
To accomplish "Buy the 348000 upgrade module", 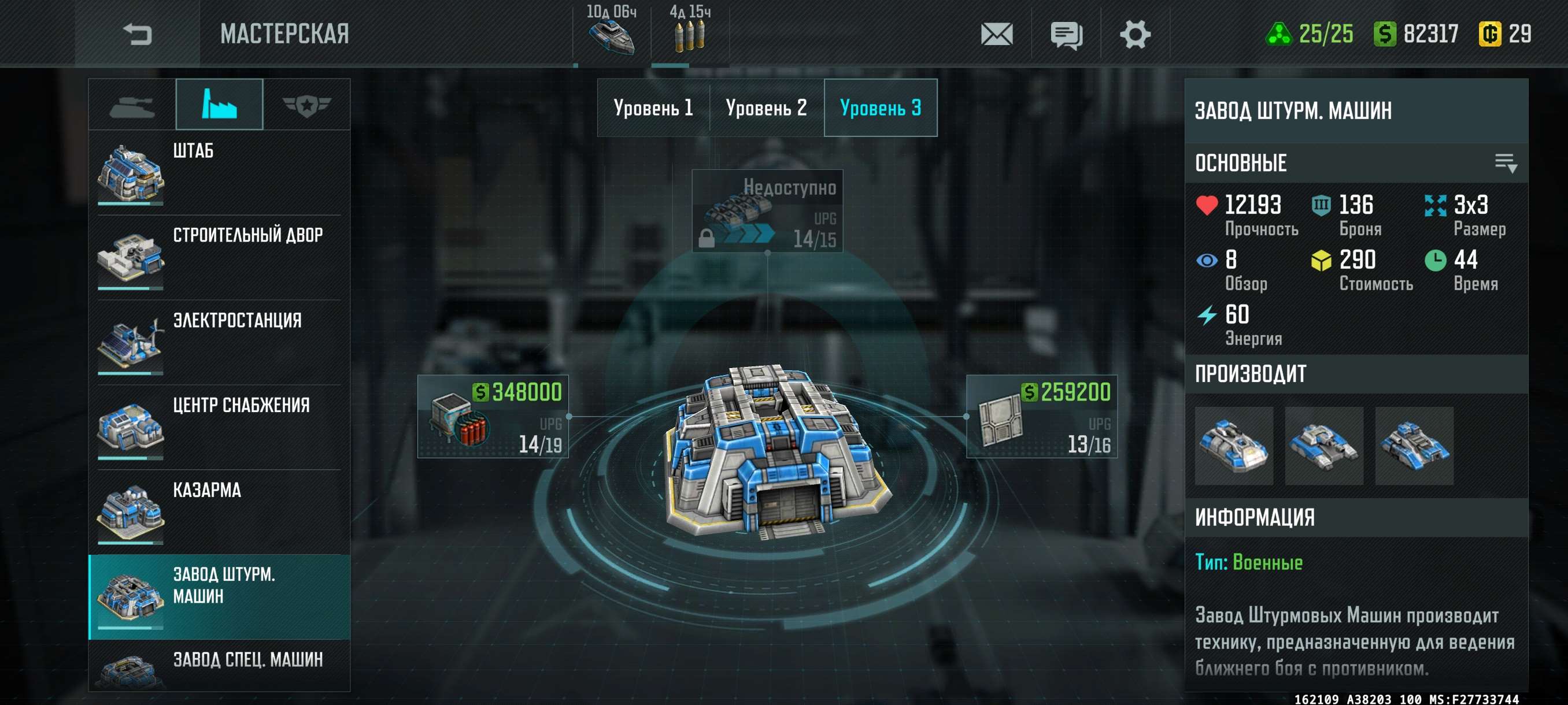I will point(493,417).
